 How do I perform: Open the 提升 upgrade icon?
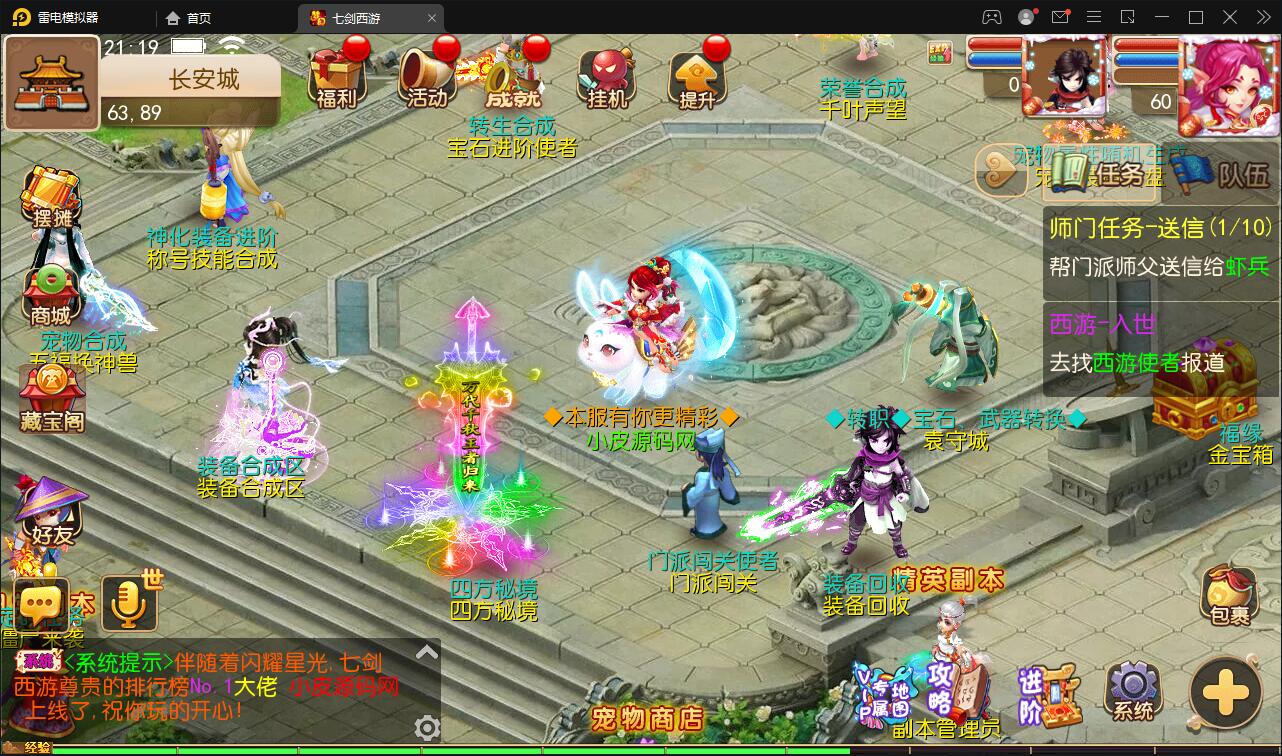697,76
